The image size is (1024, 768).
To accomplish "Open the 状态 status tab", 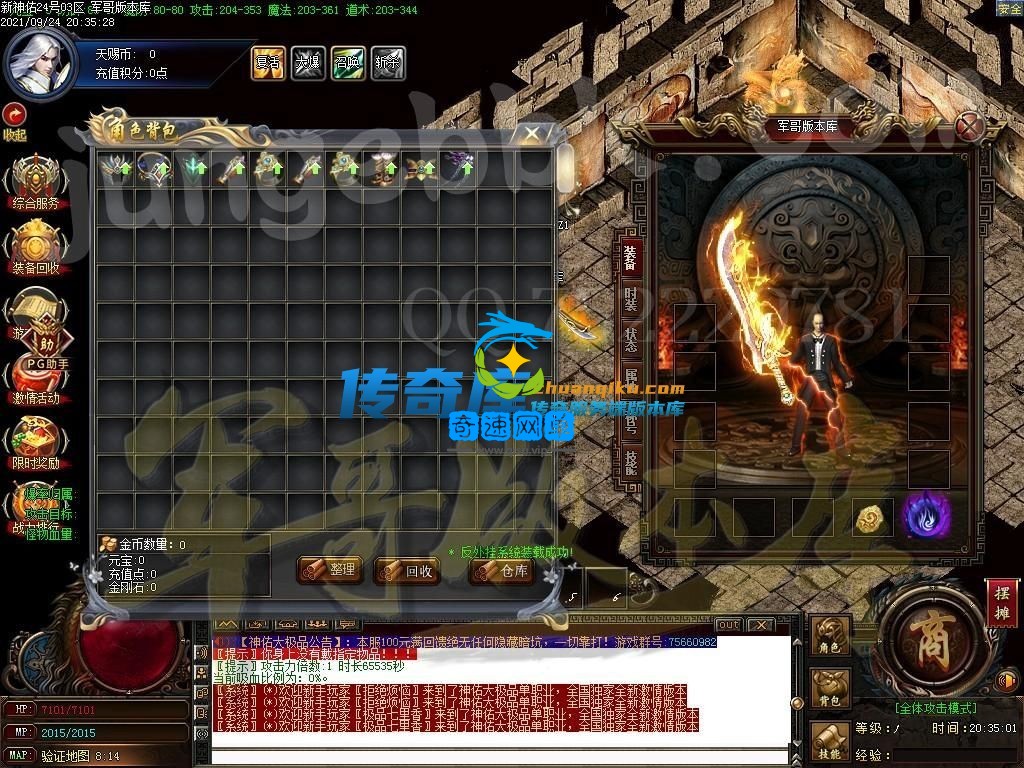I will [630, 338].
